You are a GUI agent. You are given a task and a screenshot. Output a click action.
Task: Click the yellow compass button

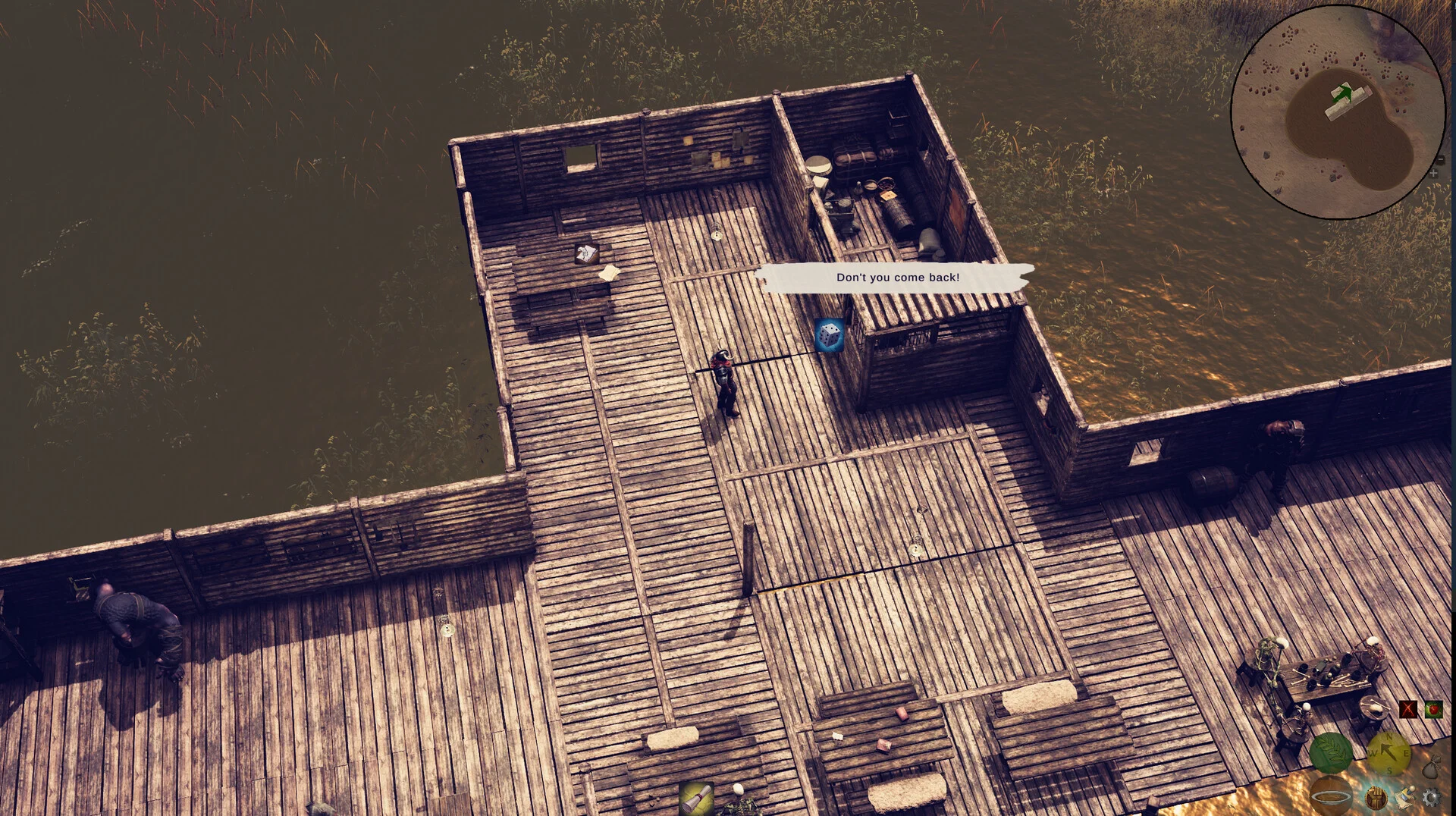pos(1389,752)
